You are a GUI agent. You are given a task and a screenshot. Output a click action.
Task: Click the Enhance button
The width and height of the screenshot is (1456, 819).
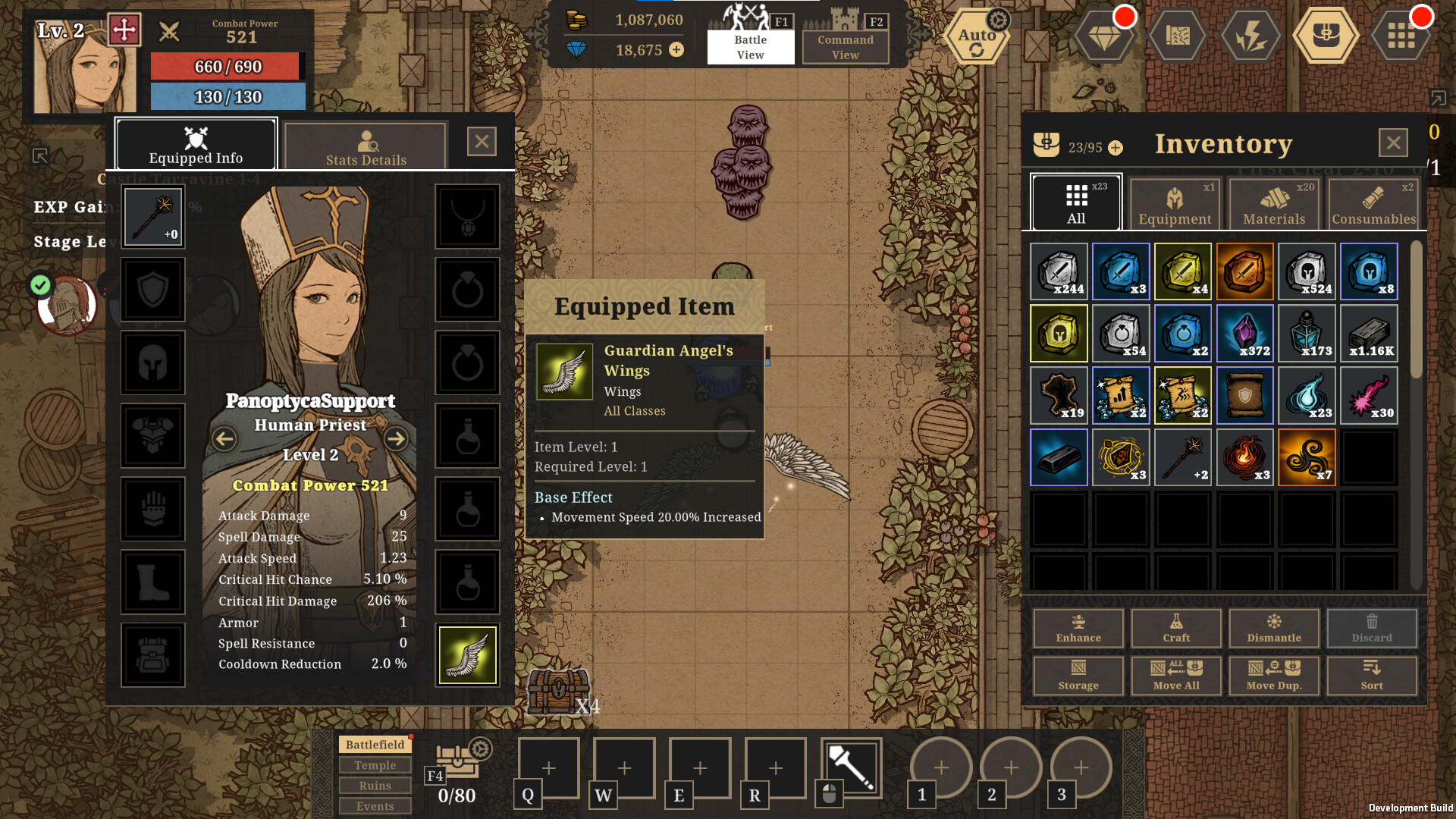point(1078,629)
